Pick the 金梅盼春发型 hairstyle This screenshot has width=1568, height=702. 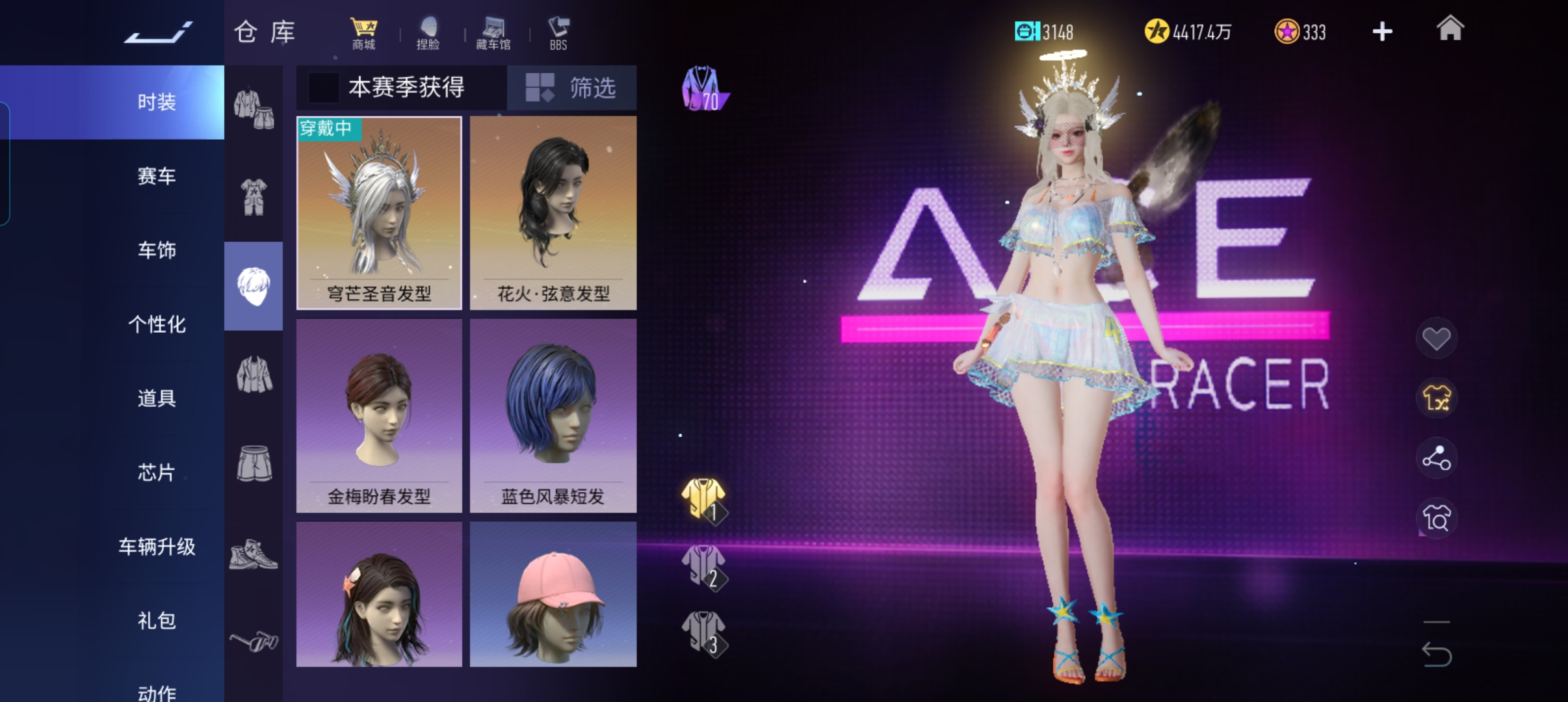point(379,415)
